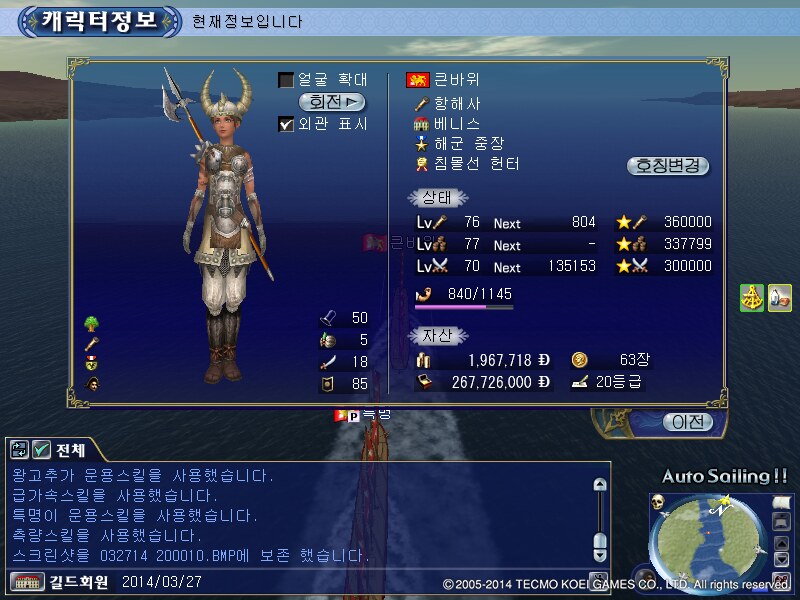Click the yellow sextant skill icon
This screenshot has height=600, width=800.
(x=752, y=297)
